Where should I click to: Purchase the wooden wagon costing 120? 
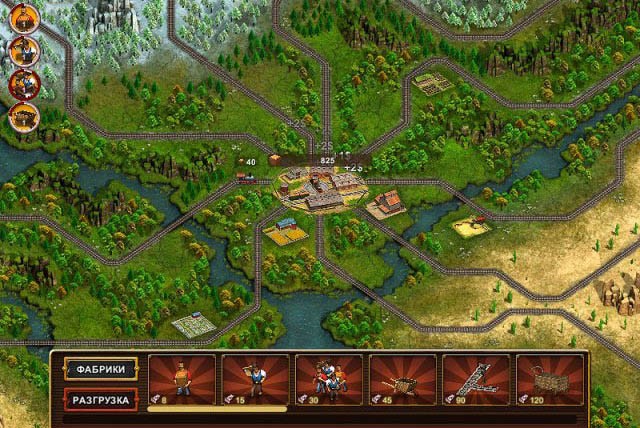coord(550,380)
